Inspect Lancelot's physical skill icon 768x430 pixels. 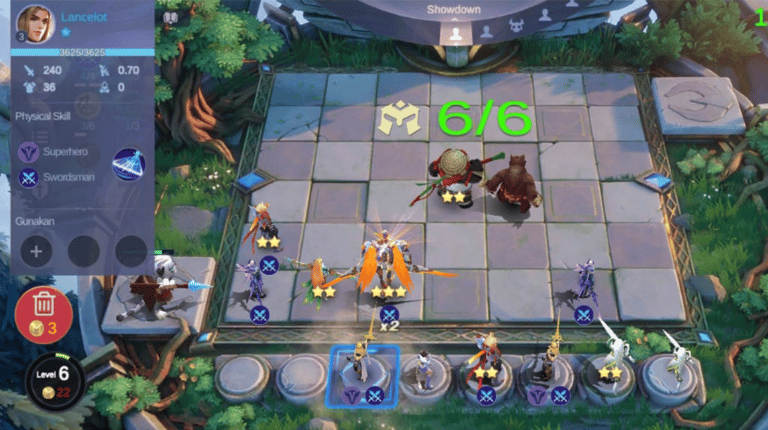click(x=128, y=164)
